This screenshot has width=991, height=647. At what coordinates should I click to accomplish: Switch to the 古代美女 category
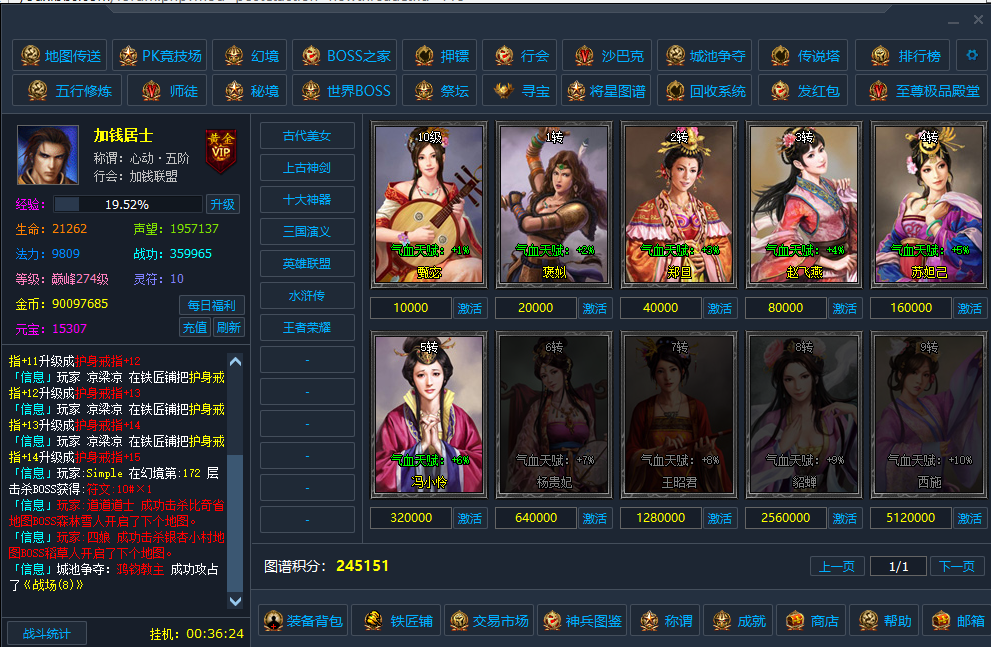coord(307,136)
